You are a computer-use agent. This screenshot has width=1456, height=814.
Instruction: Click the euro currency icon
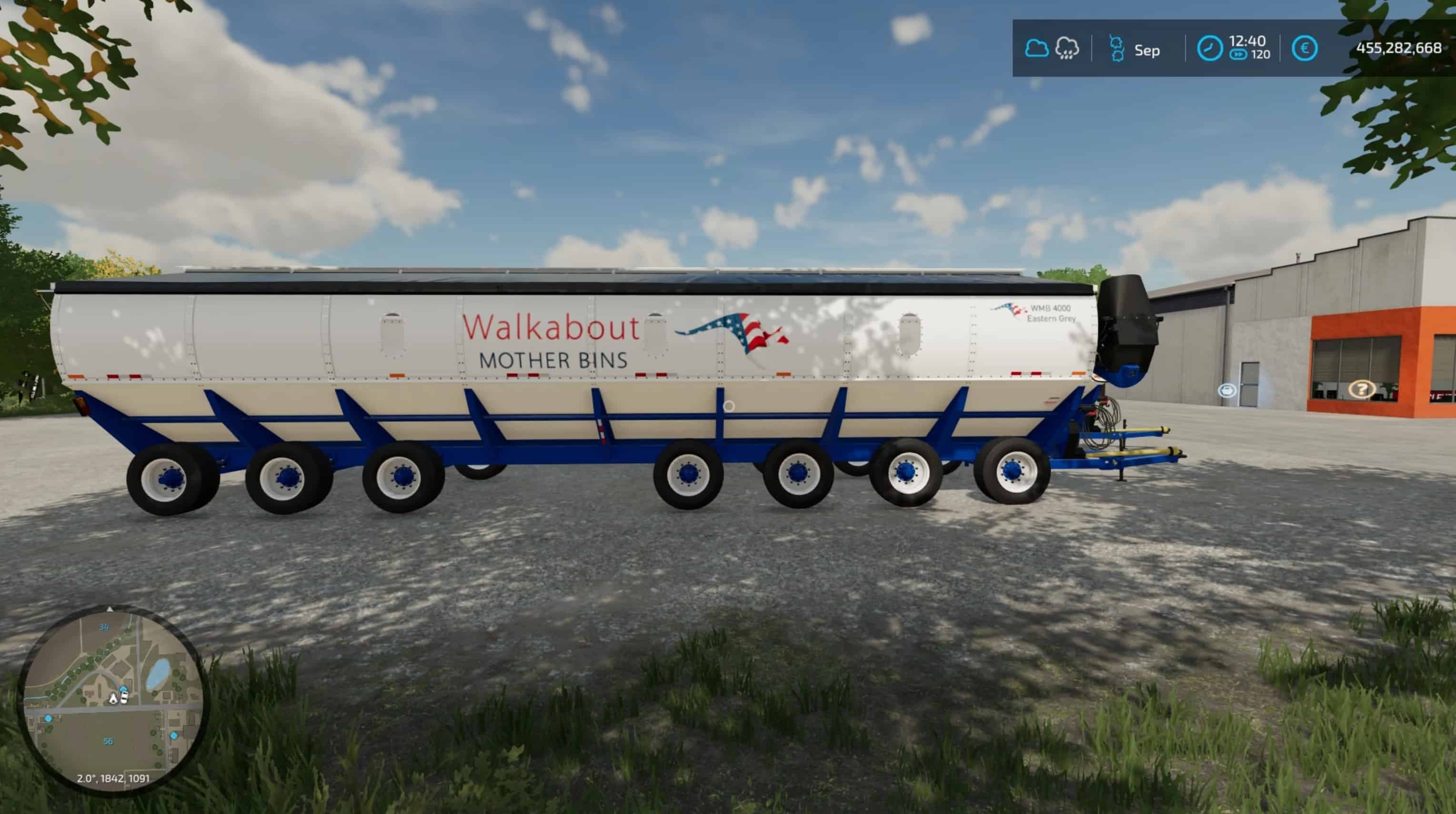click(1305, 49)
